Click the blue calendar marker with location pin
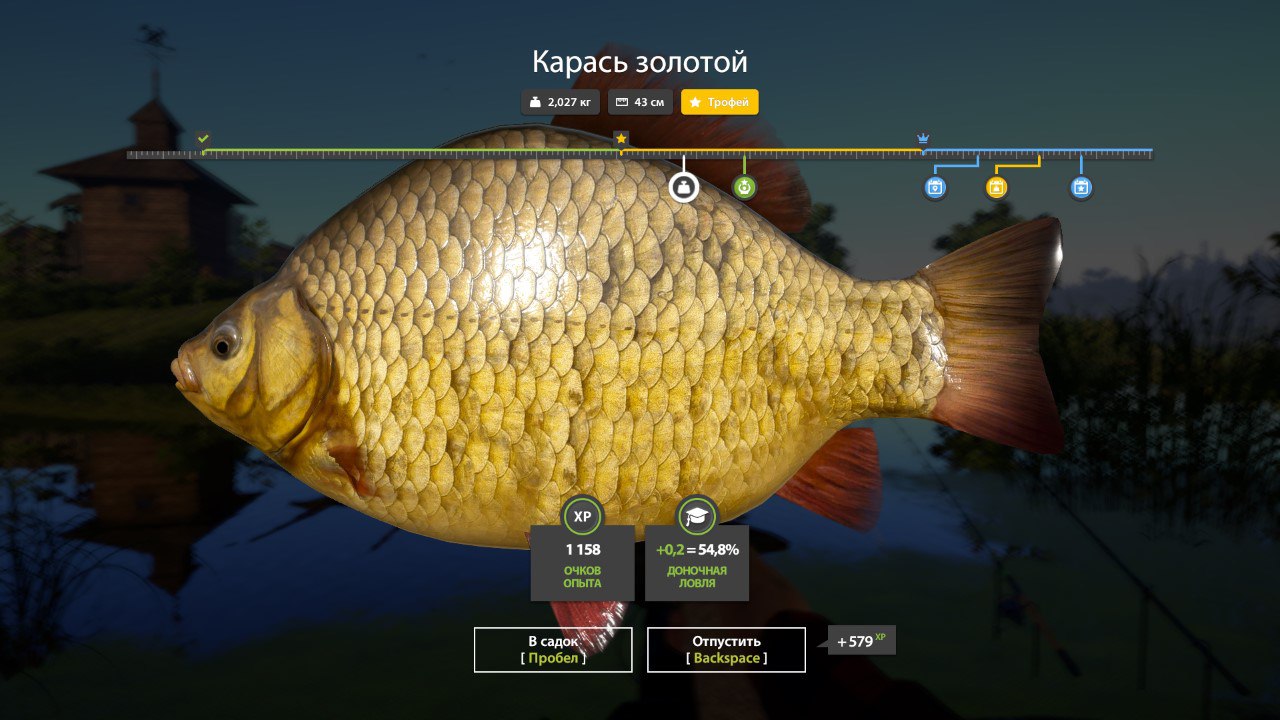 [x=935, y=187]
